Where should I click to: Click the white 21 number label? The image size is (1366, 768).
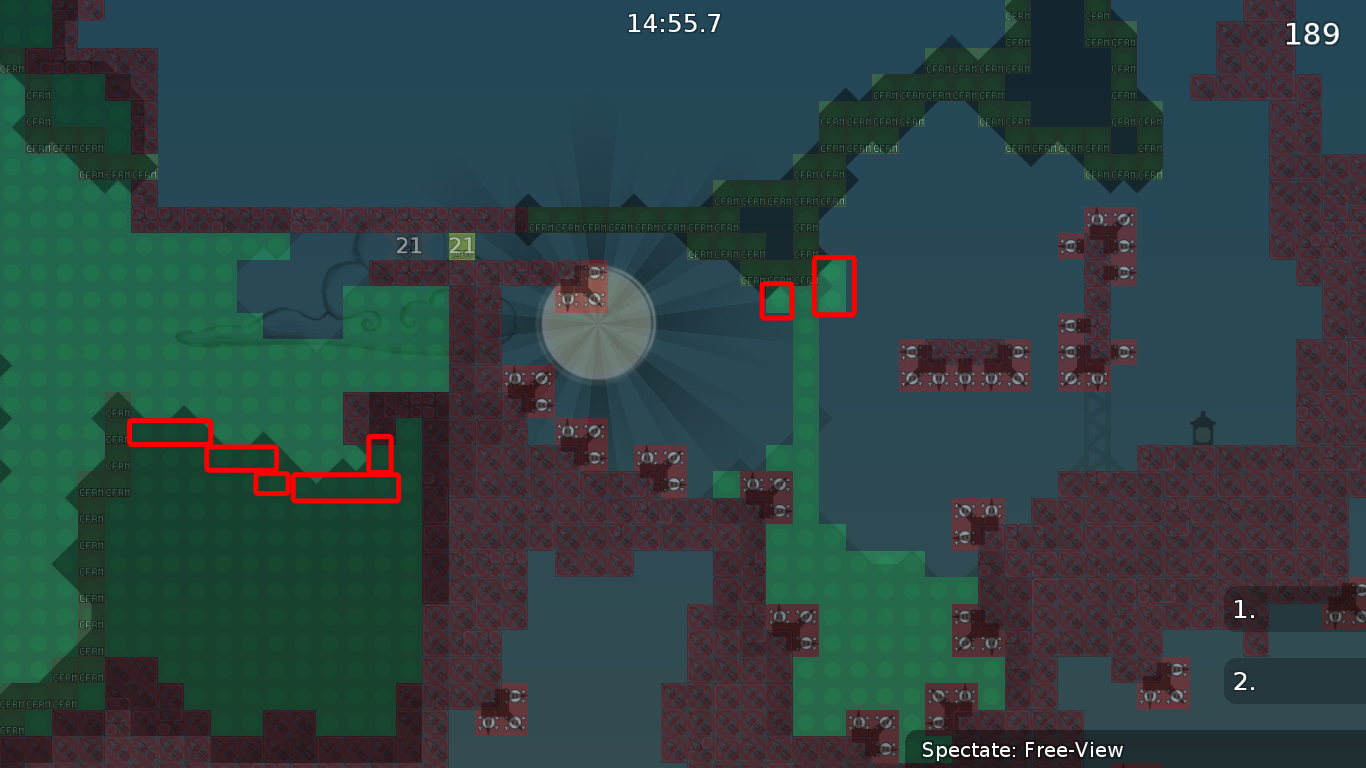pos(408,245)
